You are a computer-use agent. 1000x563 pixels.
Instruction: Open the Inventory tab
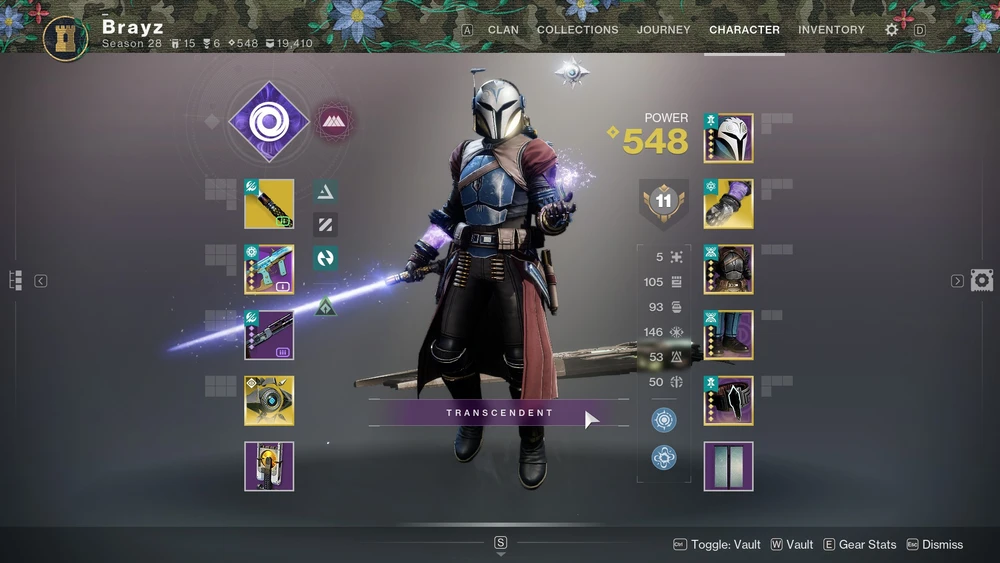pyautogui.click(x=831, y=30)
